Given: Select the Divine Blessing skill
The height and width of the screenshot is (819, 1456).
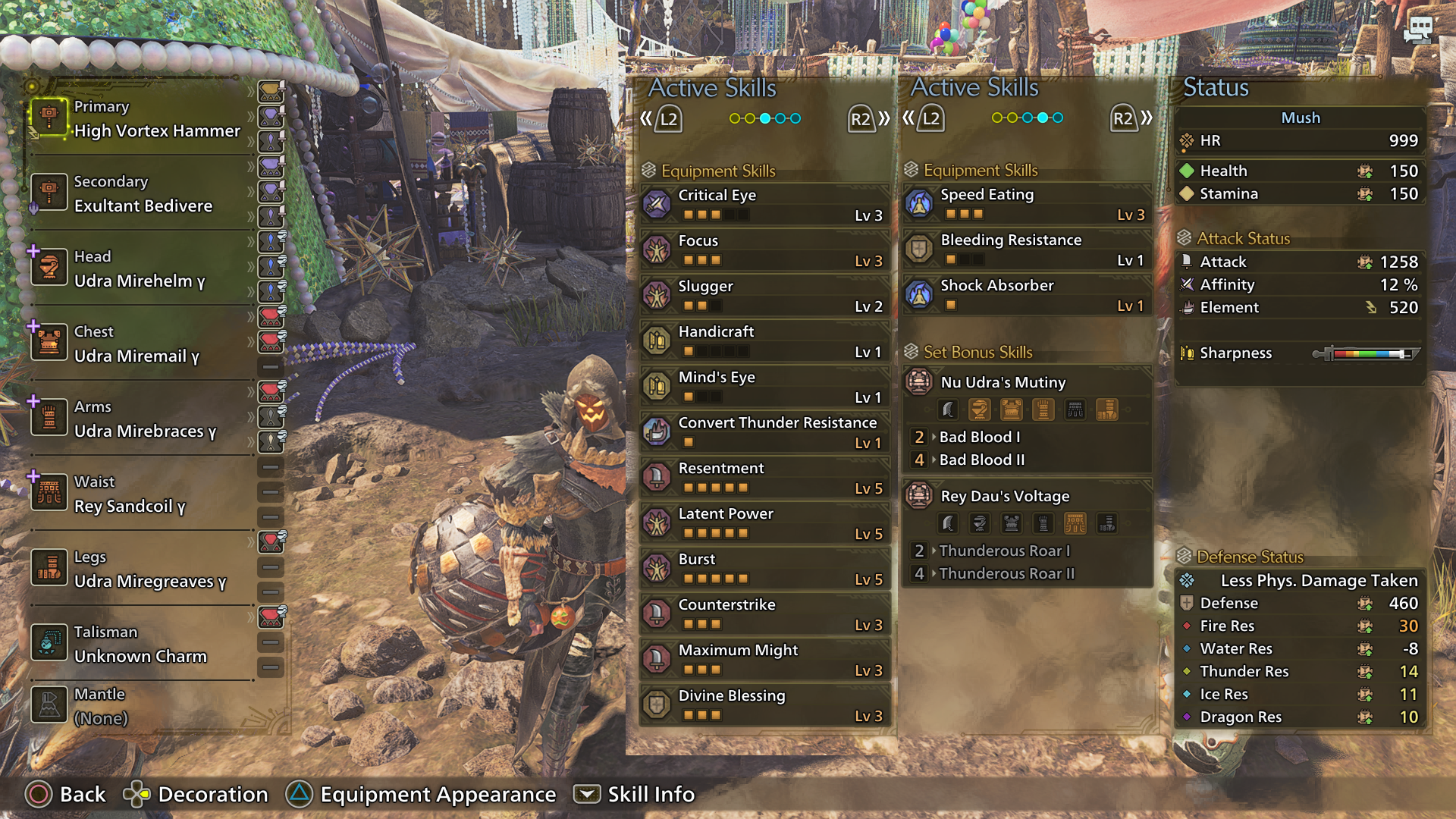Looking at the screenshot, I should point(764,705).
